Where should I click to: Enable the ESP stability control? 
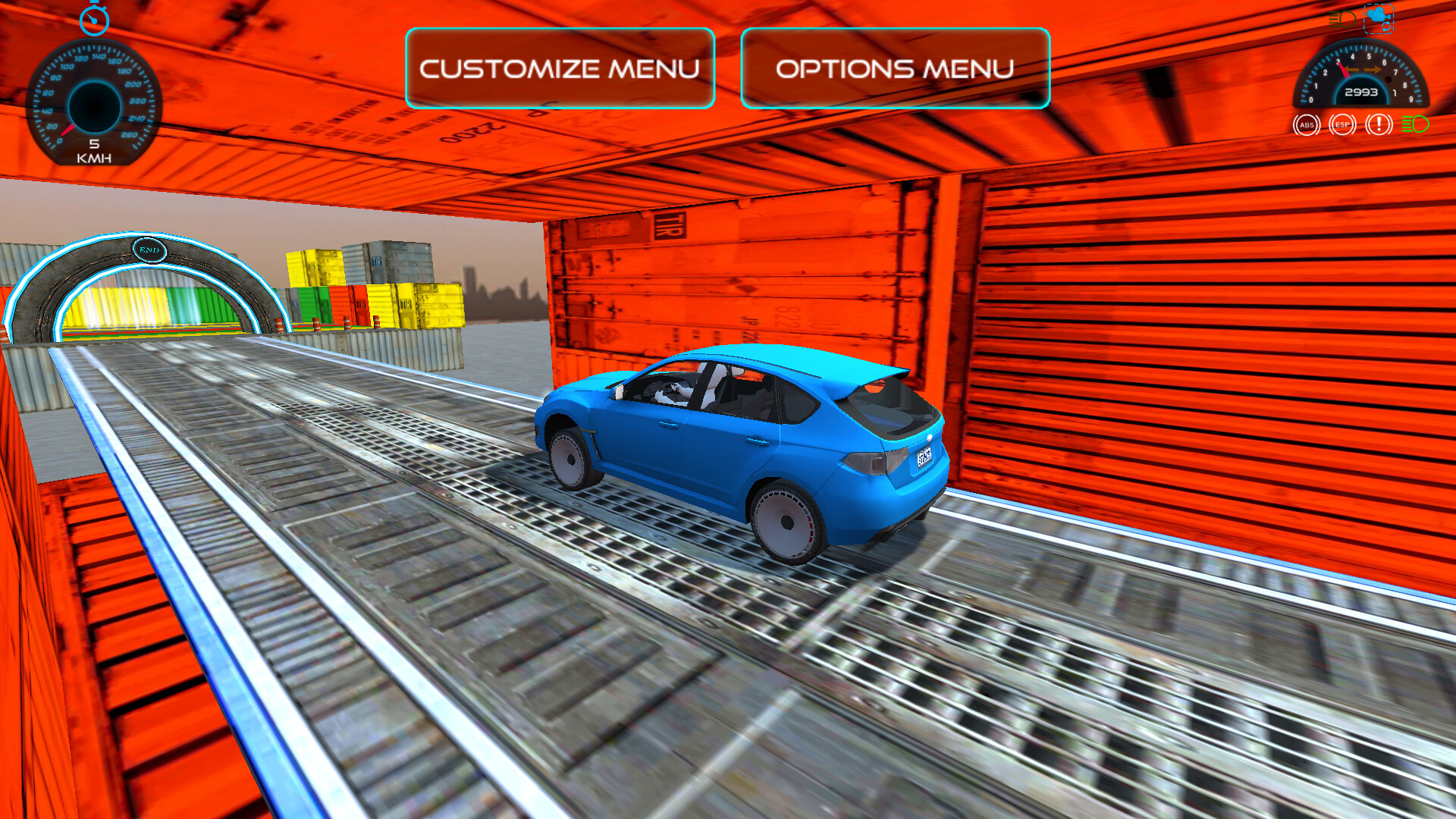pyautogui.click(x=1341, y=124)
